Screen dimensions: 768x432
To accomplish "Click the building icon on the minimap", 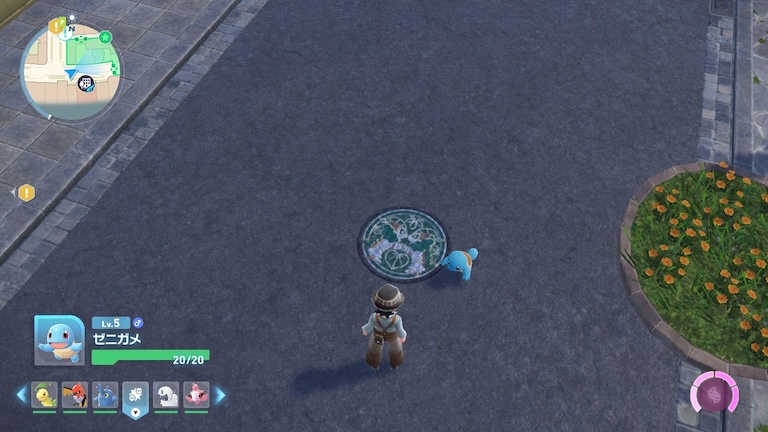I will pyautogui.click(x=86, y=83).
